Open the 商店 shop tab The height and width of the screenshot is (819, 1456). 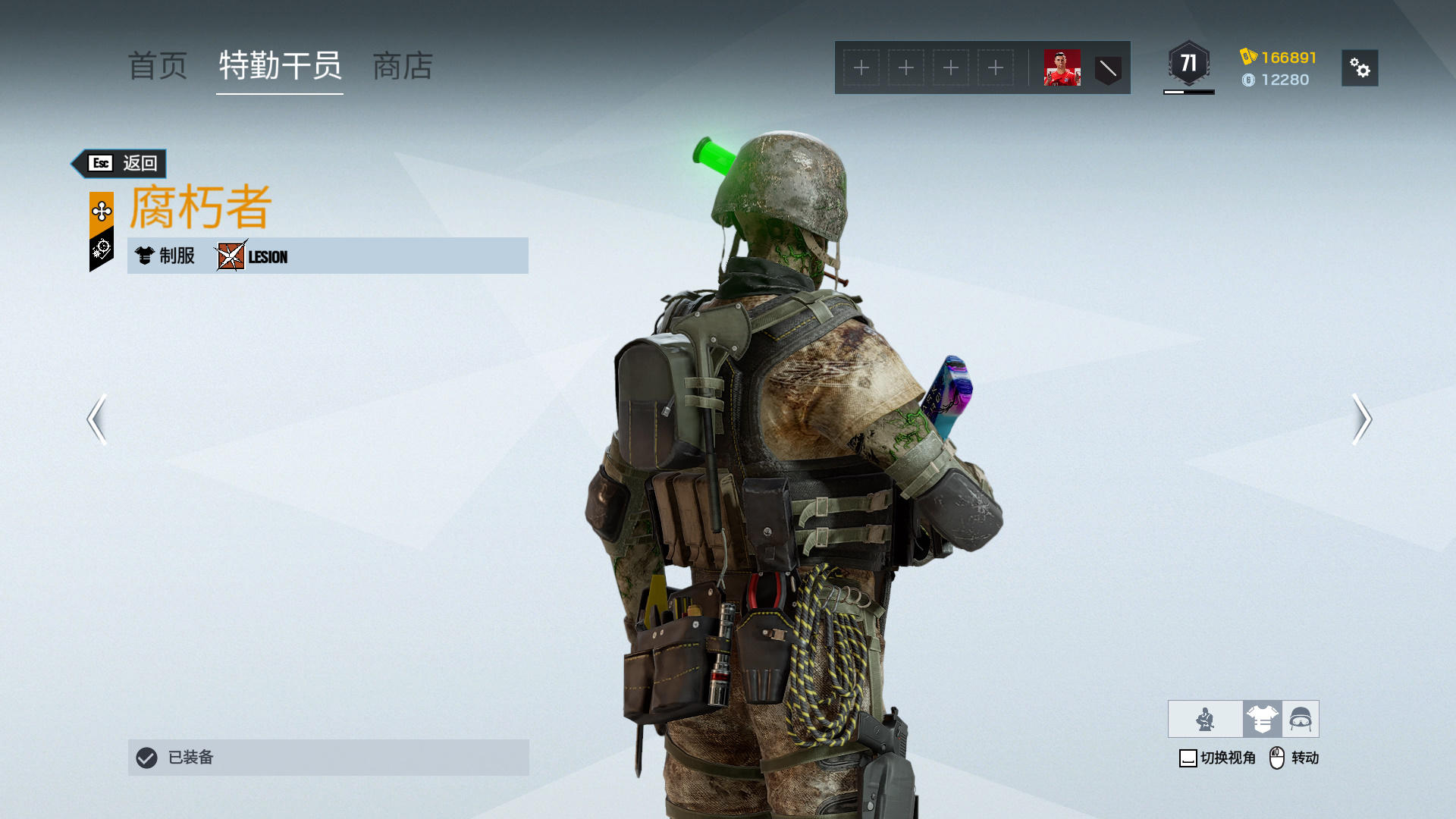403,66
